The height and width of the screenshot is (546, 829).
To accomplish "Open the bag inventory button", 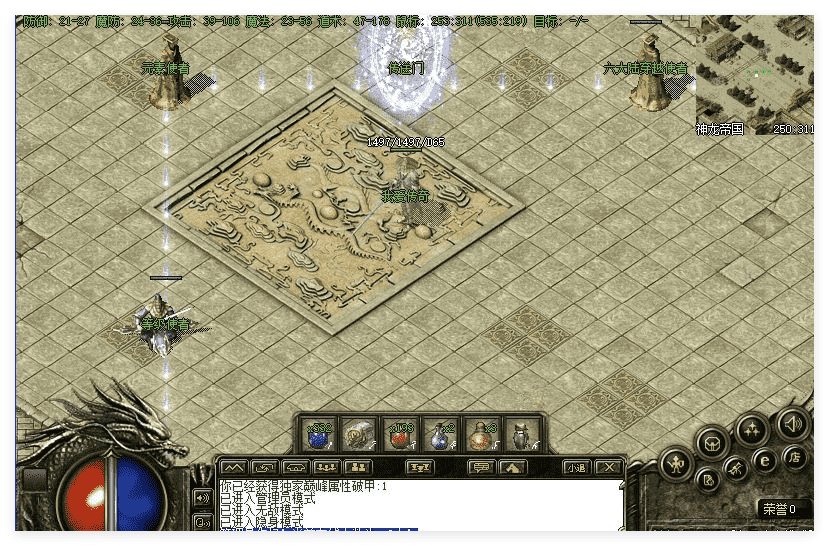I will tap(712, 441).
